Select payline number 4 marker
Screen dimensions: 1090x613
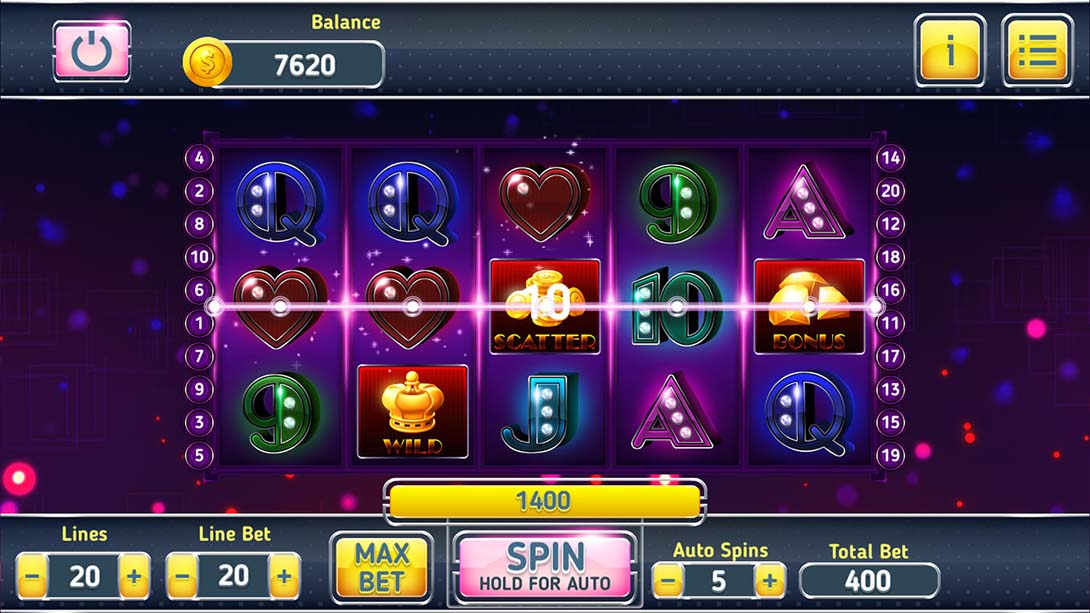[x=199, y=158]
